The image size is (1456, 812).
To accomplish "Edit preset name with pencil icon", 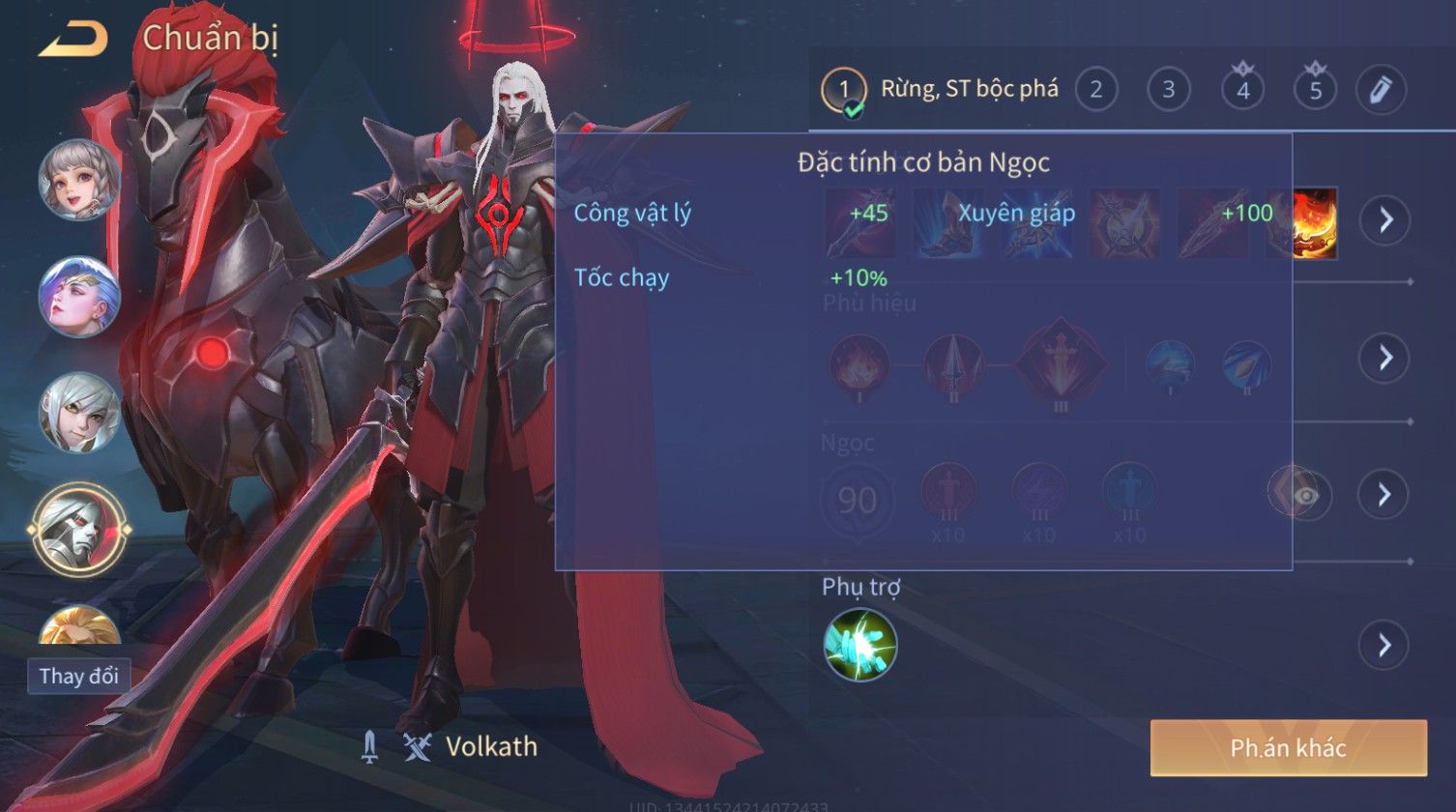I will click(1380, 90).
